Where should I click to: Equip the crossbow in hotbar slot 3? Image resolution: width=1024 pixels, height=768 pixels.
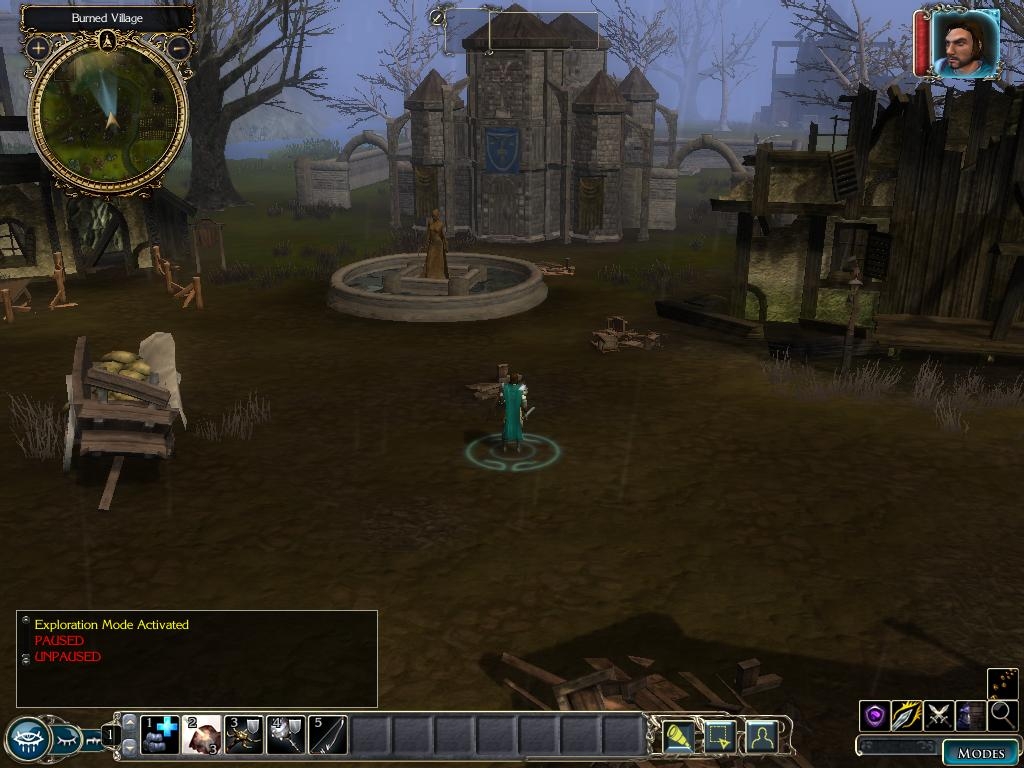[244, 735]
